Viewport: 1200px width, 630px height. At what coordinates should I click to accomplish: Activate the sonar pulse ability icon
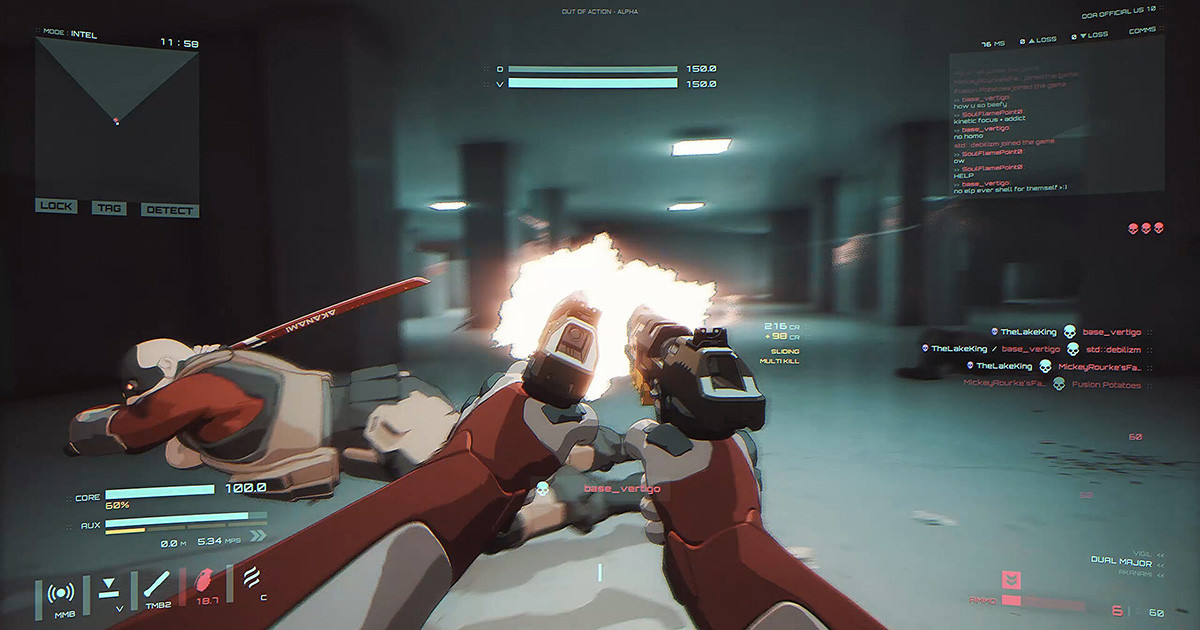click(60, 593)
